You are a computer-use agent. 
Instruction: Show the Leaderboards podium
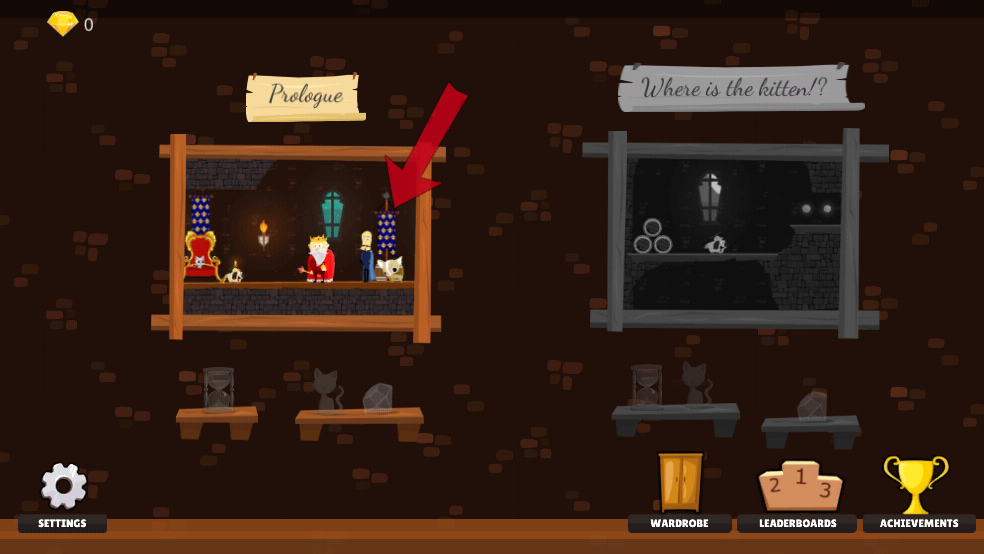pos(797,486)
